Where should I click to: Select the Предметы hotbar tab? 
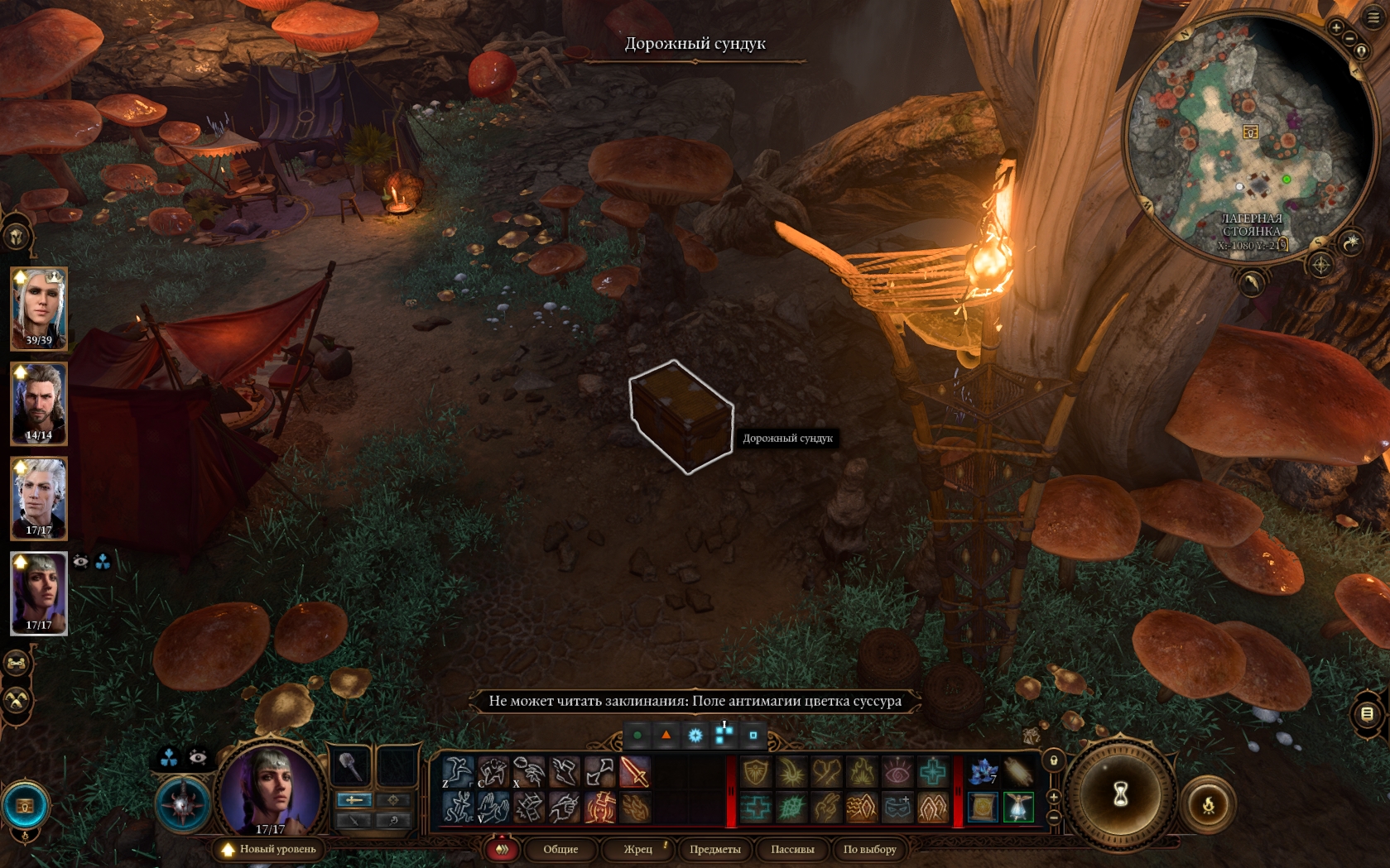[714, 849]
